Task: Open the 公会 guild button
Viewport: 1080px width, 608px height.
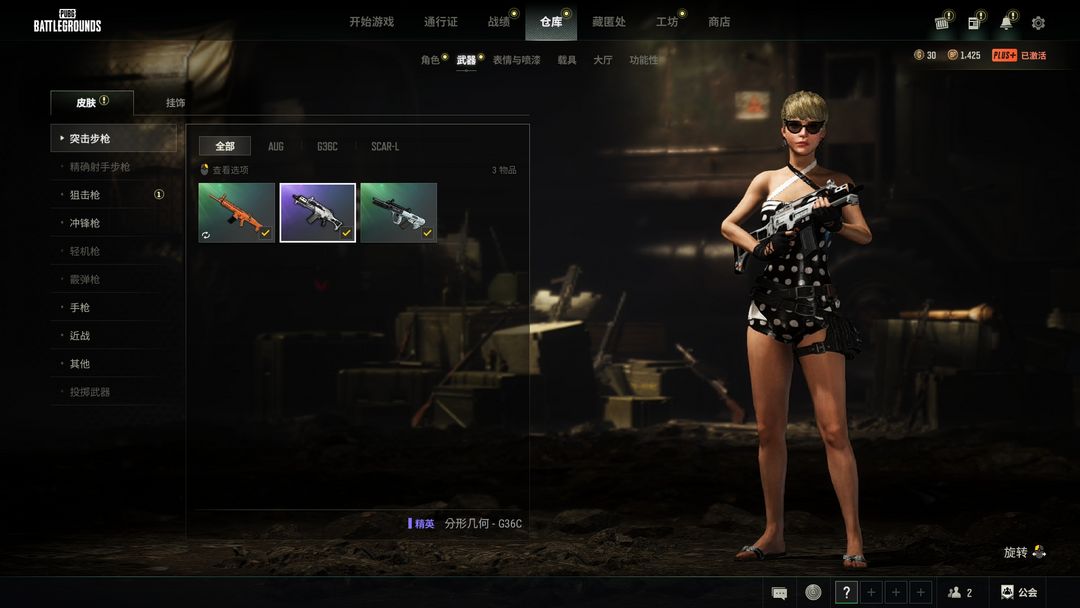Action: tap(1019, 592)
